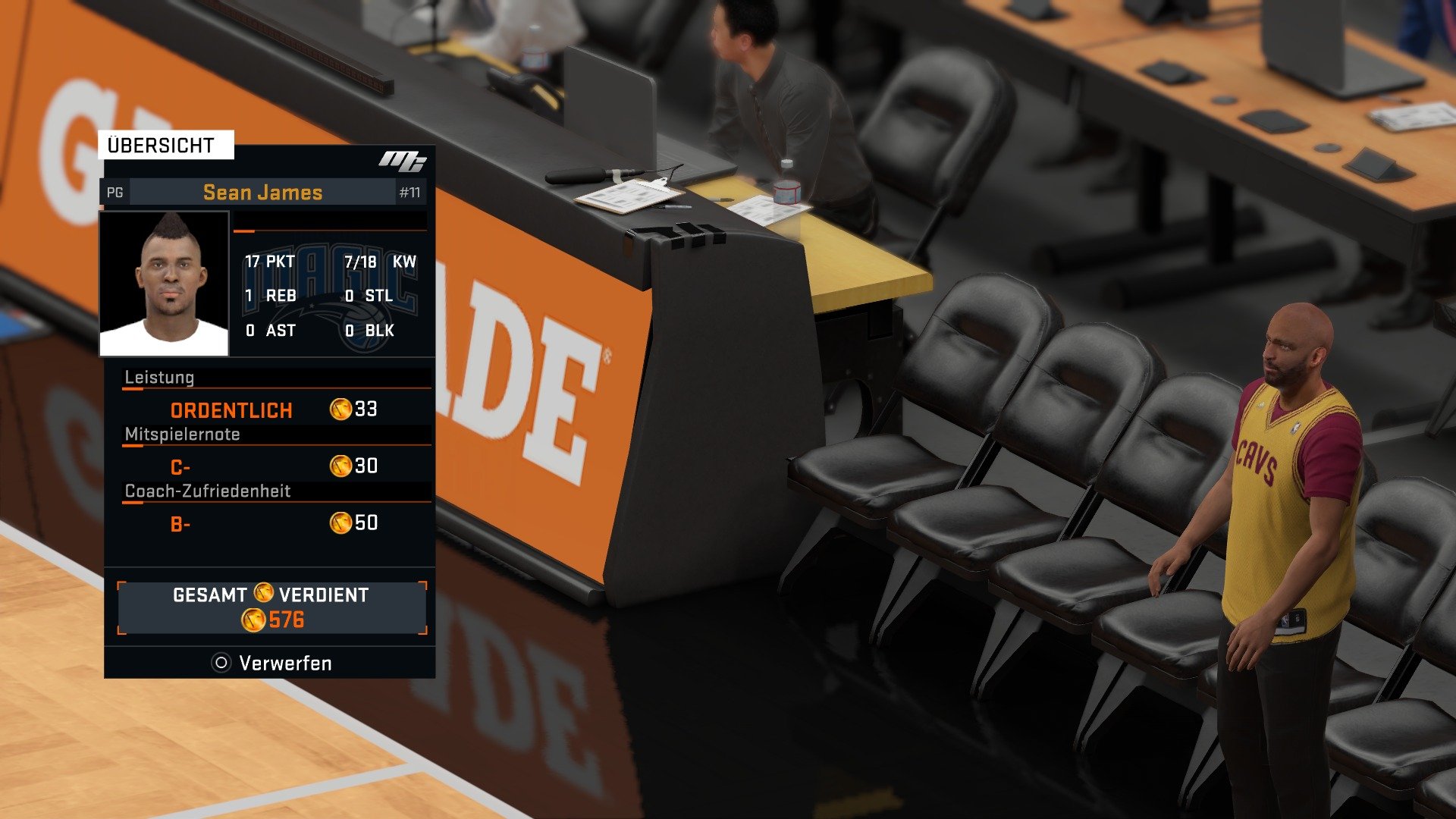This screenshot has width=1456, height=819.
Task: Click the coin icon next to 50
Action: coord(340,522)
